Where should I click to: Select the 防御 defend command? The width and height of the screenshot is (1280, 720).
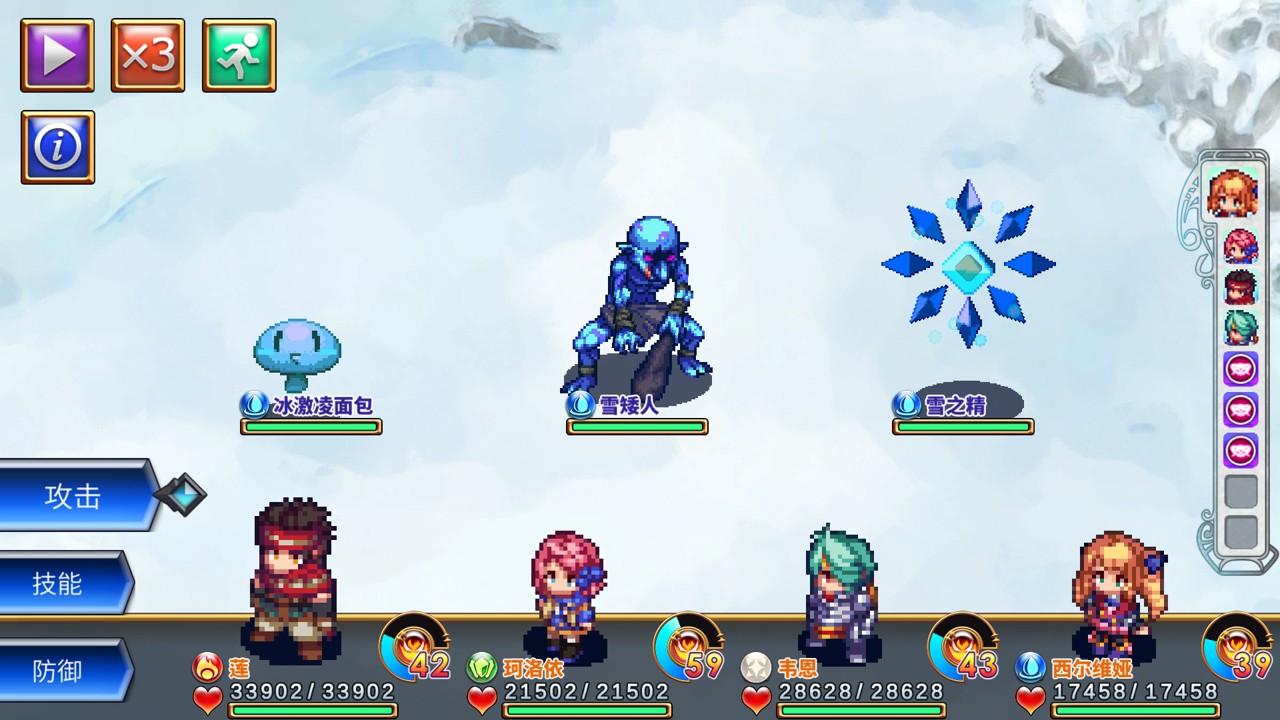(x=60, y=671)
